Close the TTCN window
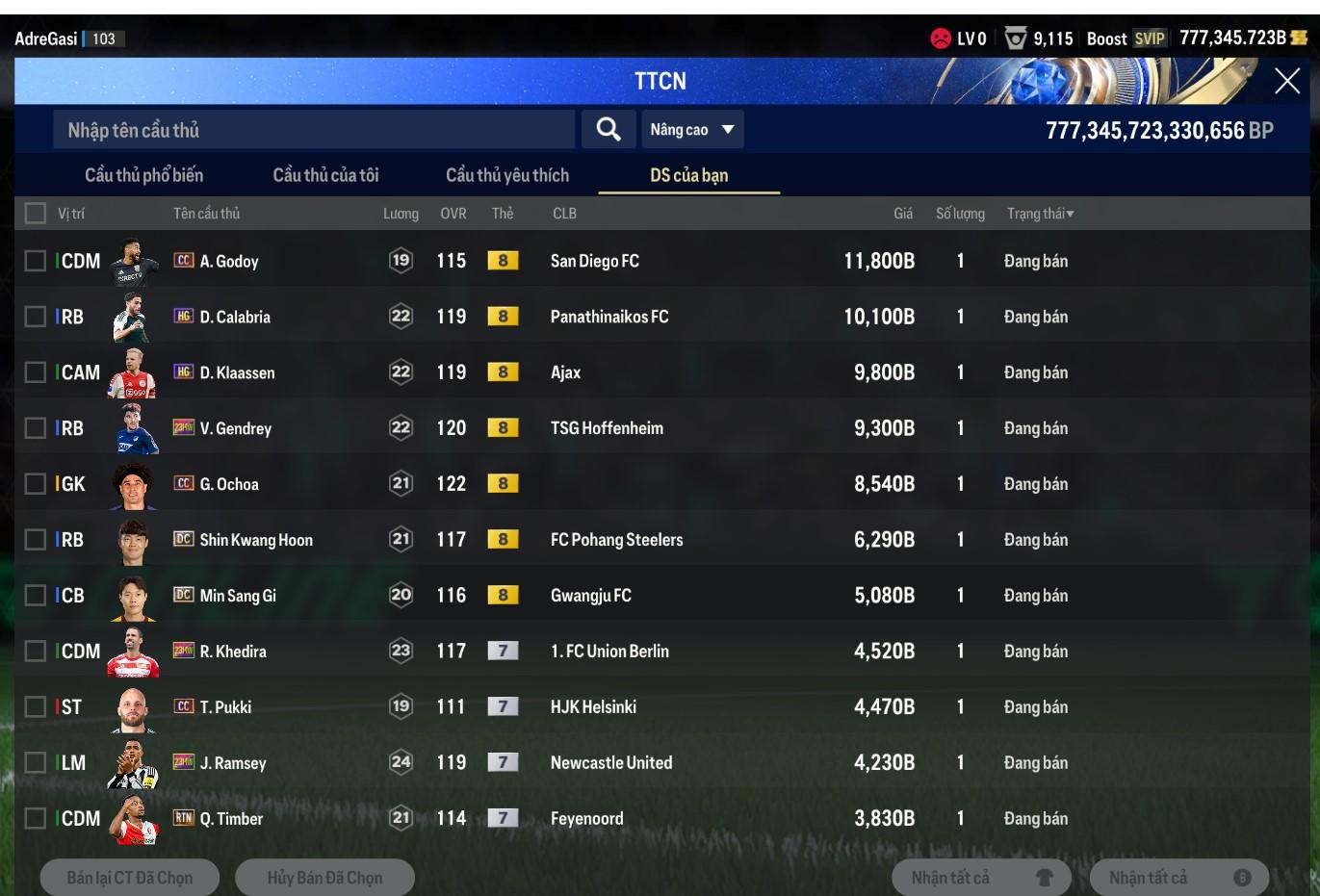The width and height of the screenshot is (1320, 896). coord(1286,81)
